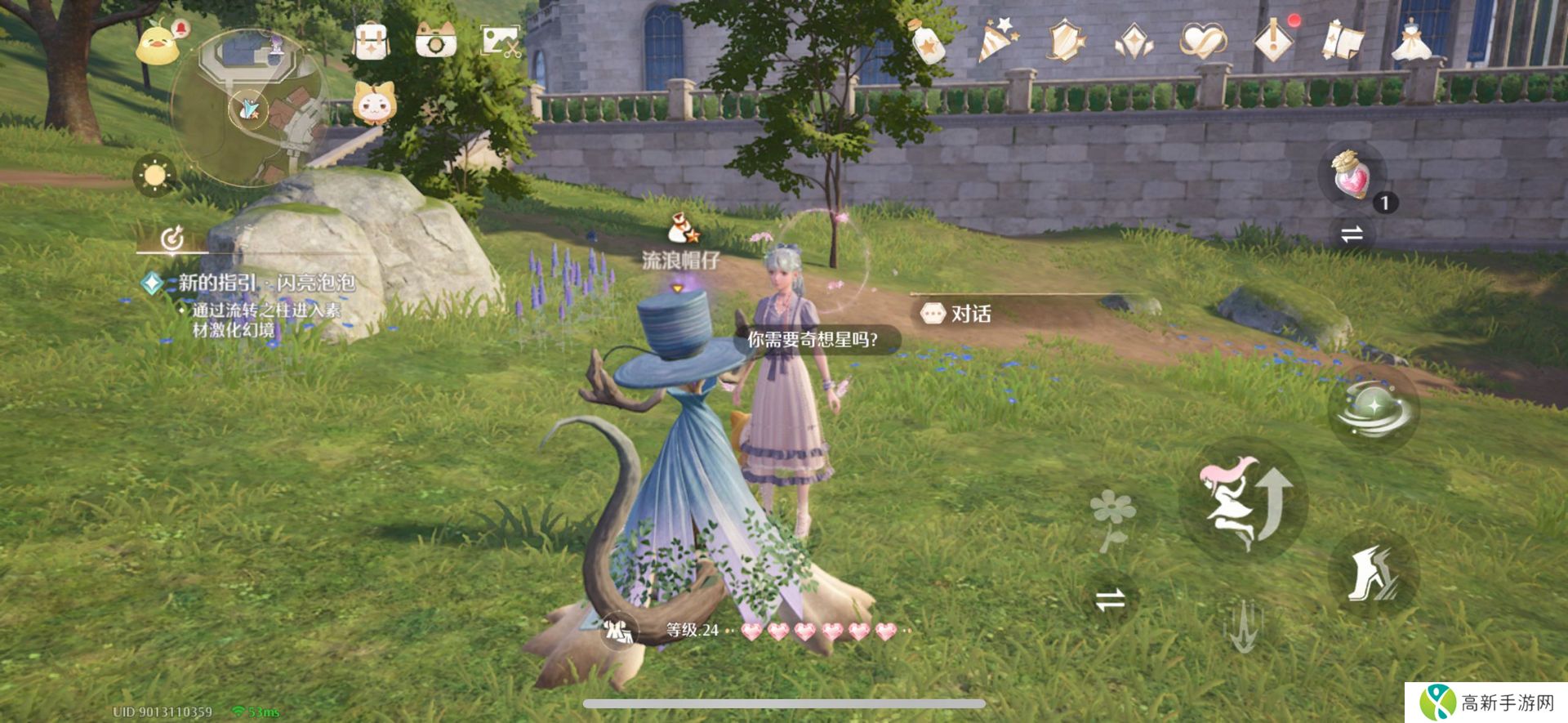Tap the pink-haired girl jump button

(x=1244, y=501)
